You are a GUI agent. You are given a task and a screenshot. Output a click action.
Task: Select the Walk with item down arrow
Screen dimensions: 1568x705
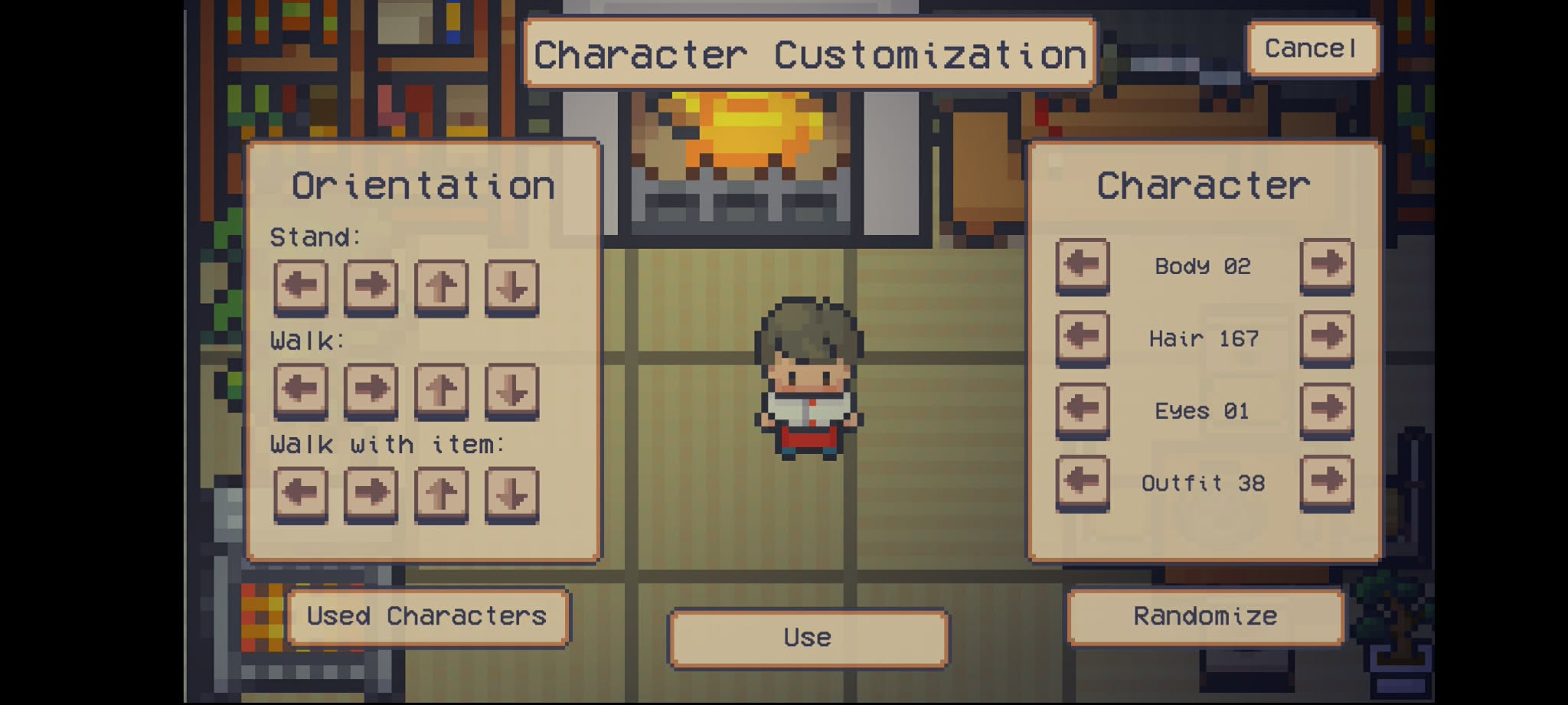point(511,494)
